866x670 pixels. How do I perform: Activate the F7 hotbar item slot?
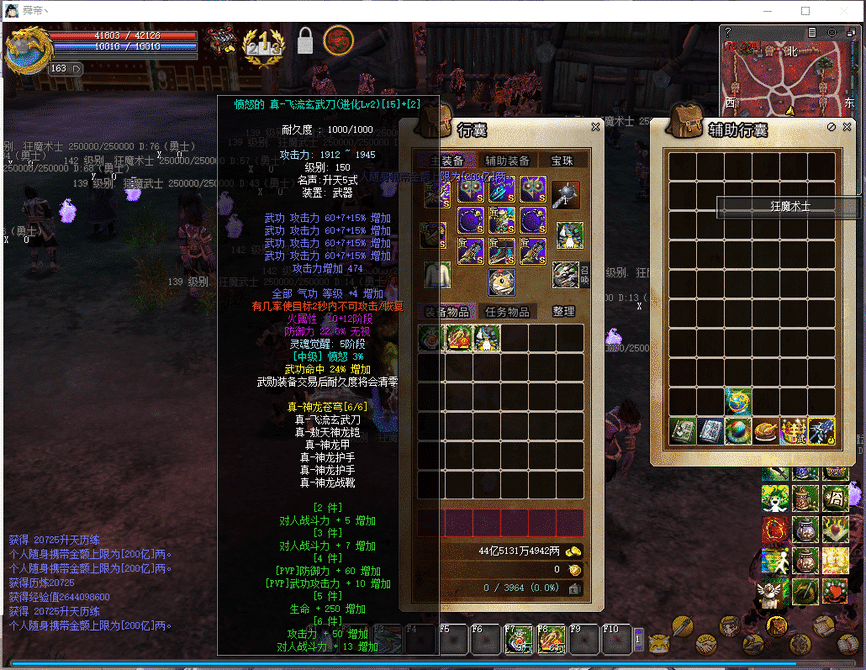518,639
